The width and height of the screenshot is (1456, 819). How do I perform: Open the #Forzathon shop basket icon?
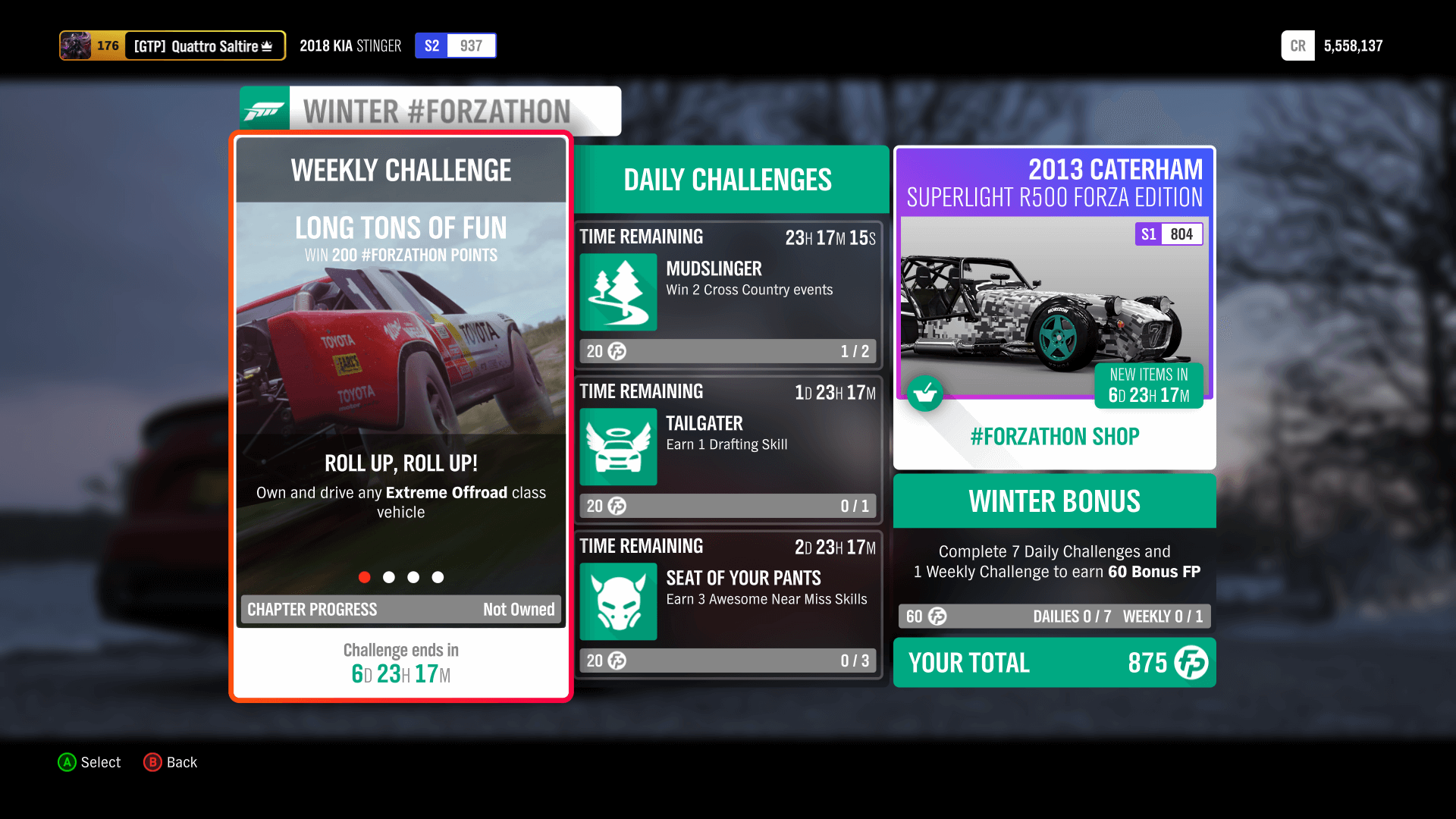925,394
